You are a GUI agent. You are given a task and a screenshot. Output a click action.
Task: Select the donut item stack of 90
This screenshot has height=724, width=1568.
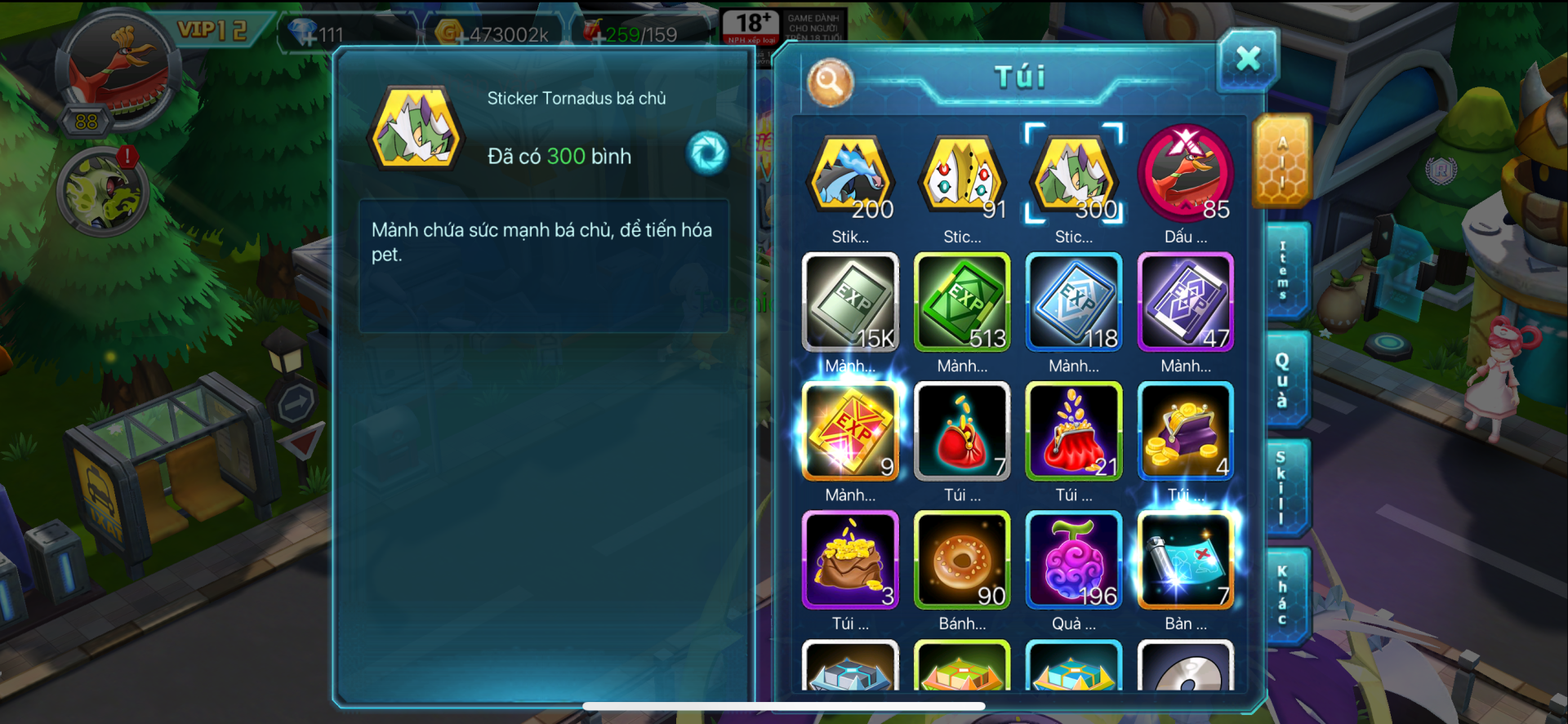click(x=962, y=560)
